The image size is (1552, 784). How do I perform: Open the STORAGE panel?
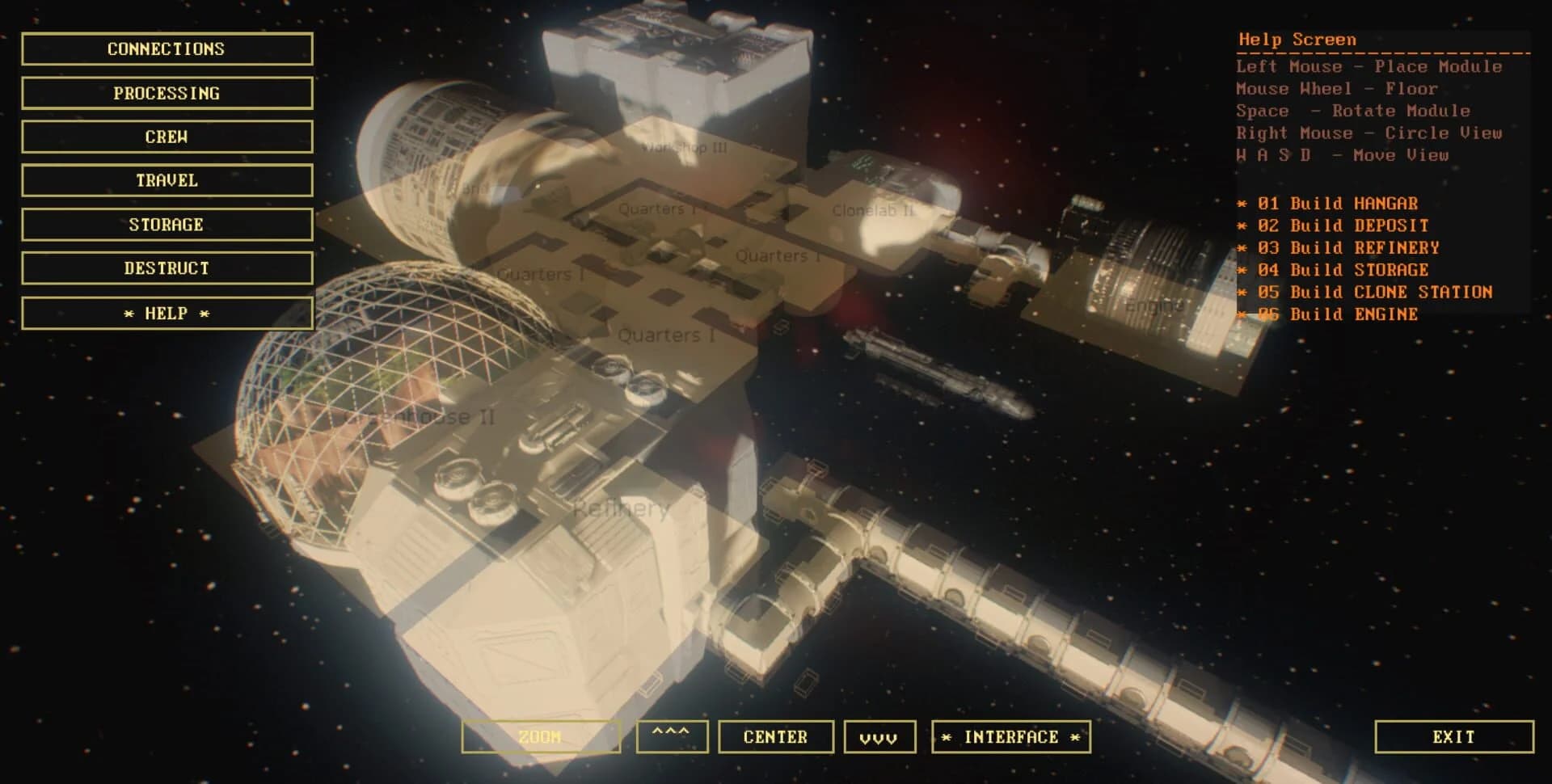(166, 224)
